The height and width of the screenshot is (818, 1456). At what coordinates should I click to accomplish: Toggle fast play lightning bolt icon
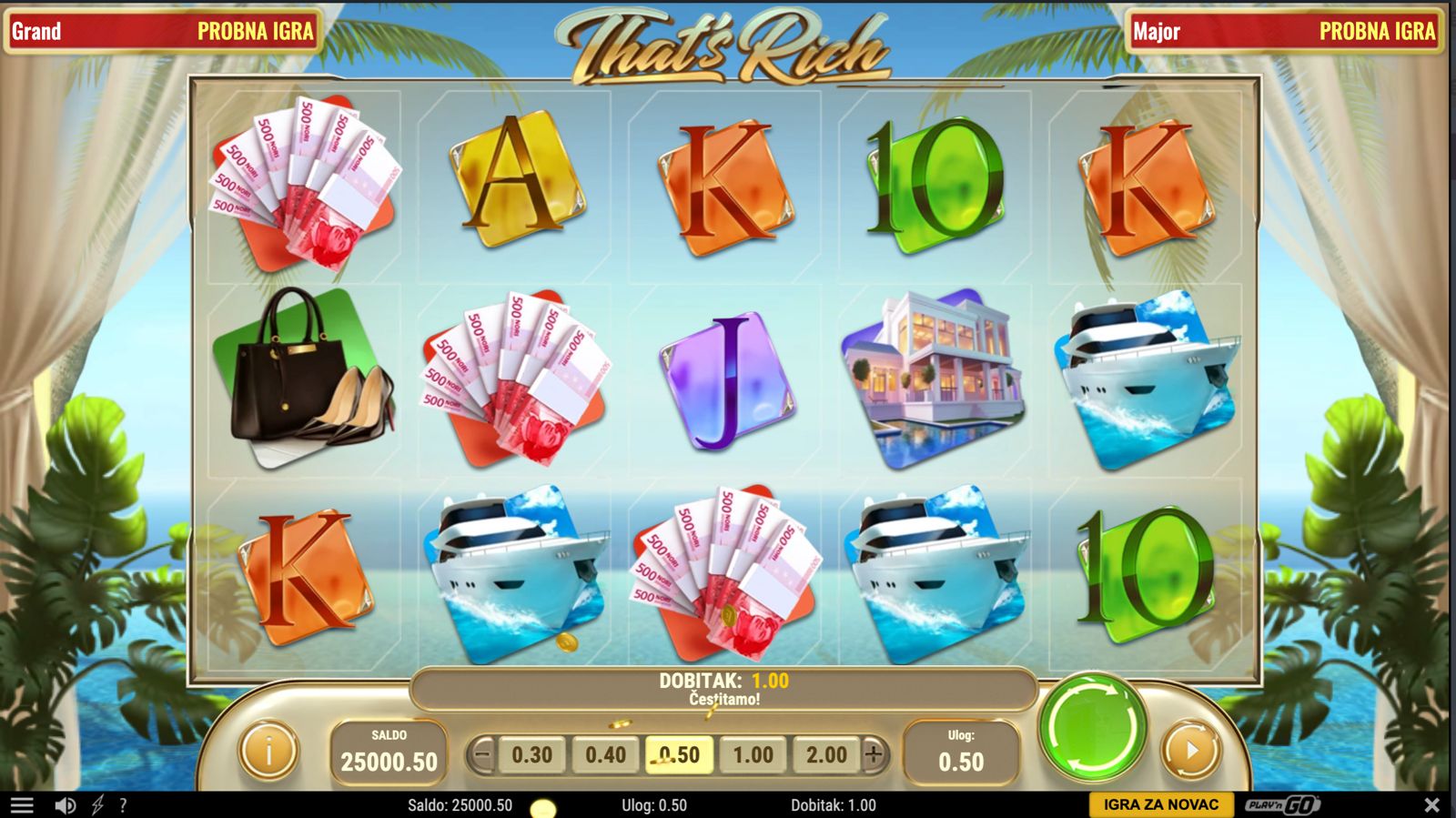[97, 805]
